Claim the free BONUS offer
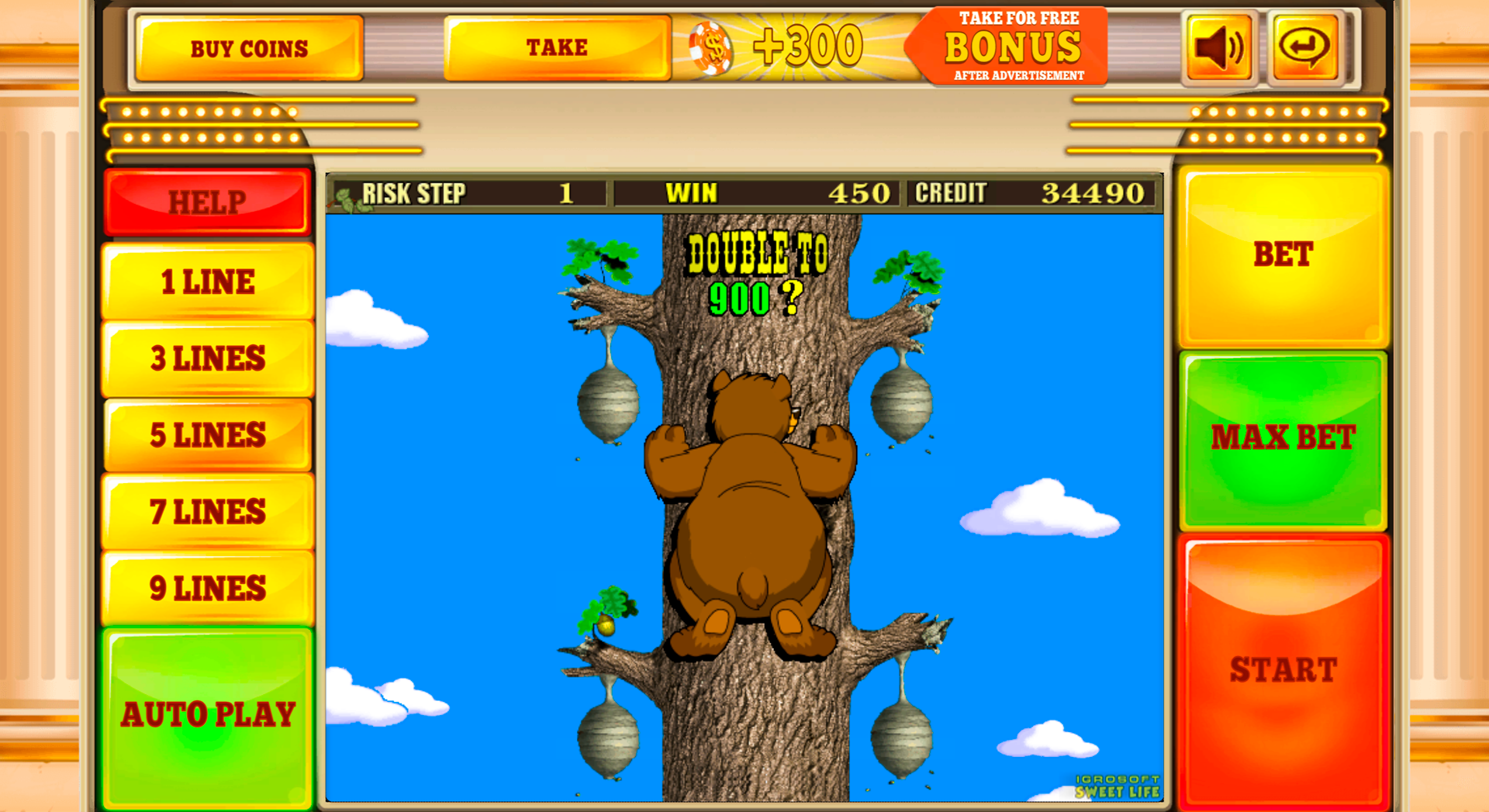This screenshot has height=812, width=1489. (1012, 44)
